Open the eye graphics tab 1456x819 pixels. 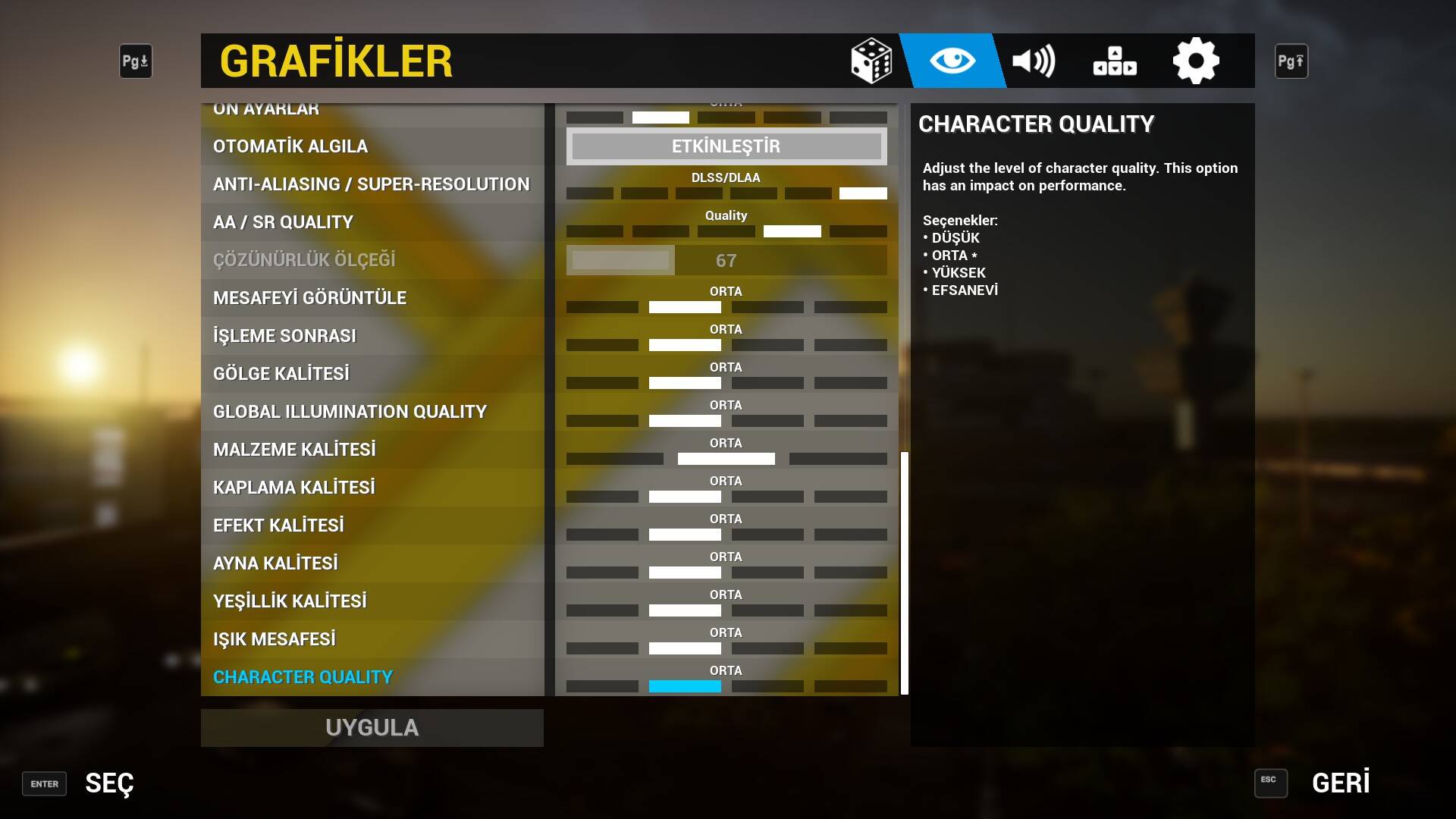coord(952,61)
